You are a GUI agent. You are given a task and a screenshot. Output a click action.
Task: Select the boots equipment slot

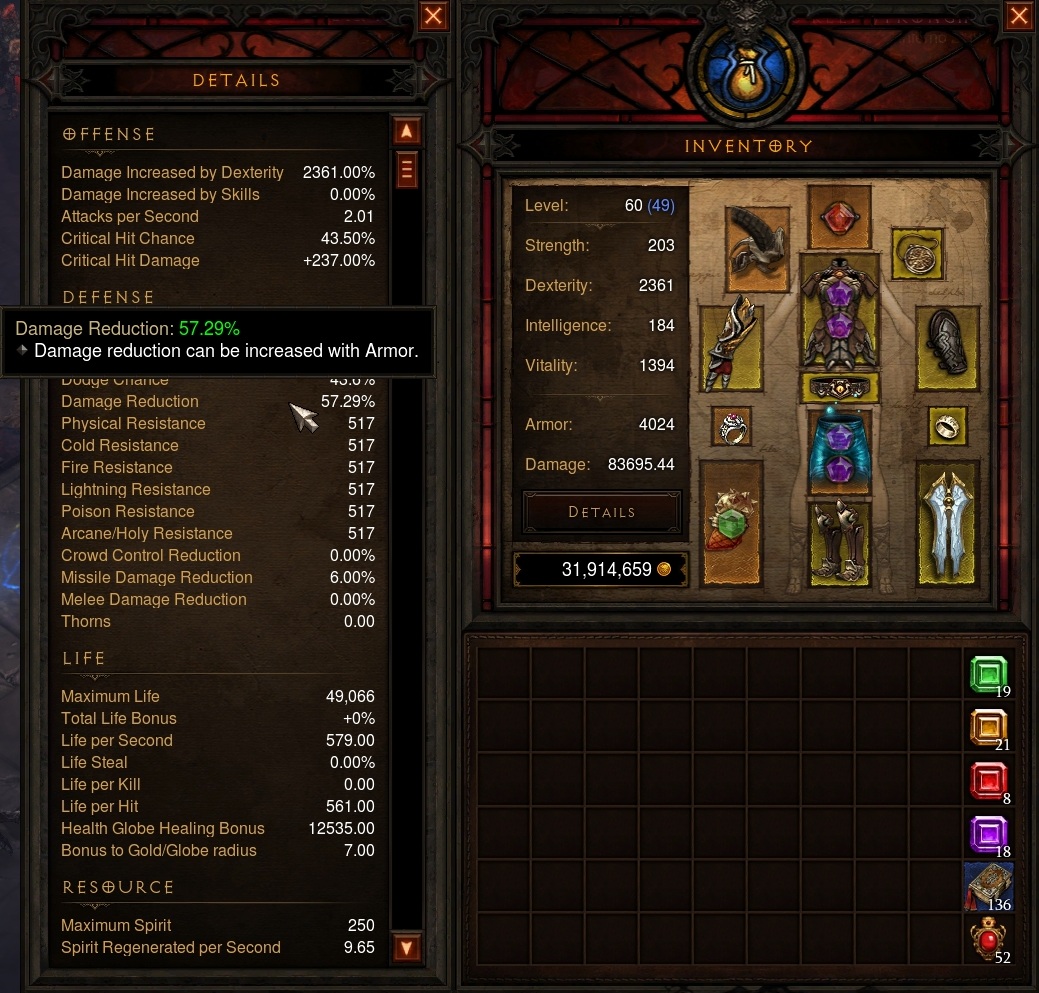pos(839,540)
